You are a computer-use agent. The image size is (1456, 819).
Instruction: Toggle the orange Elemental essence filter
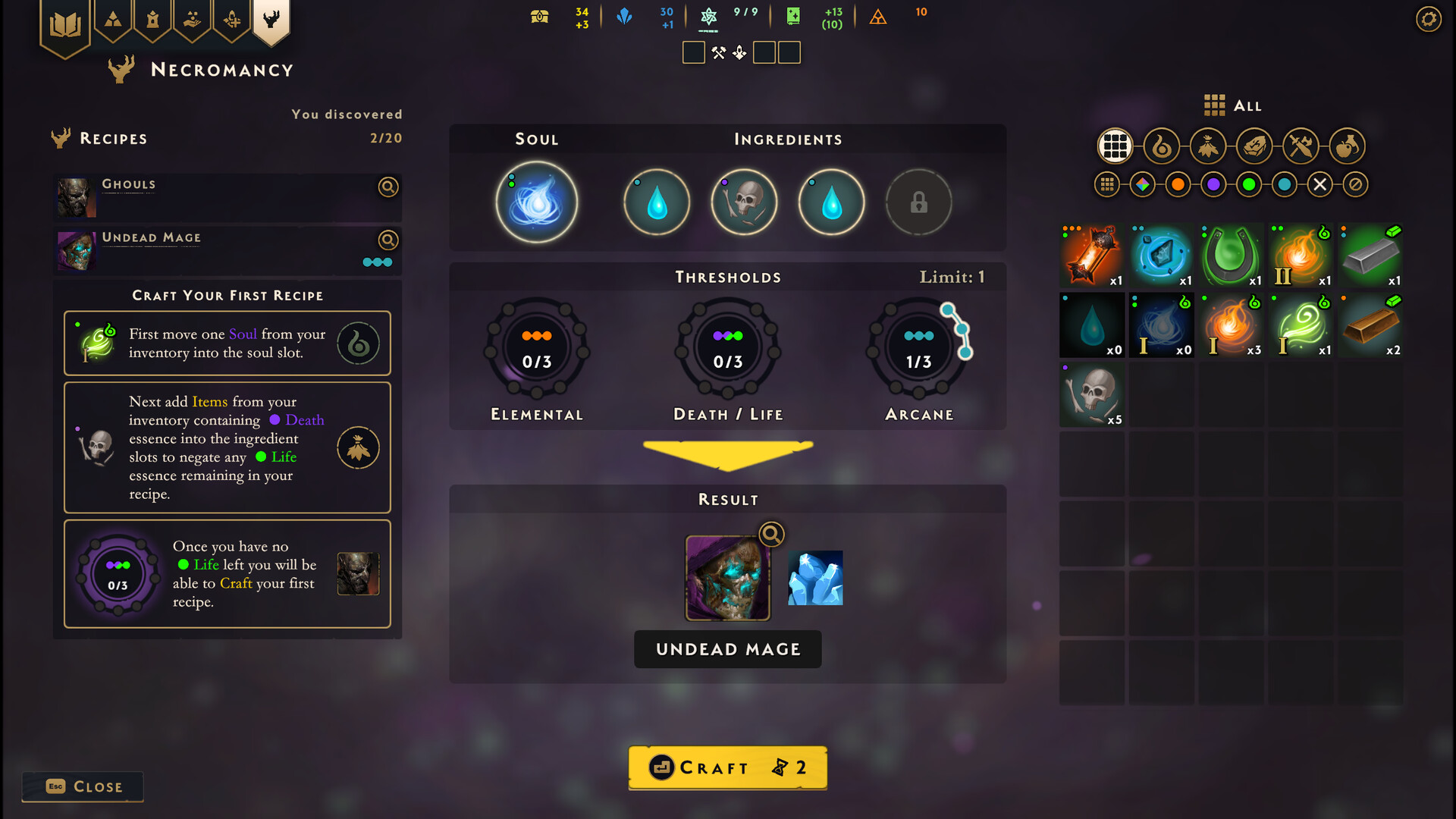(x=1178, y=184)
